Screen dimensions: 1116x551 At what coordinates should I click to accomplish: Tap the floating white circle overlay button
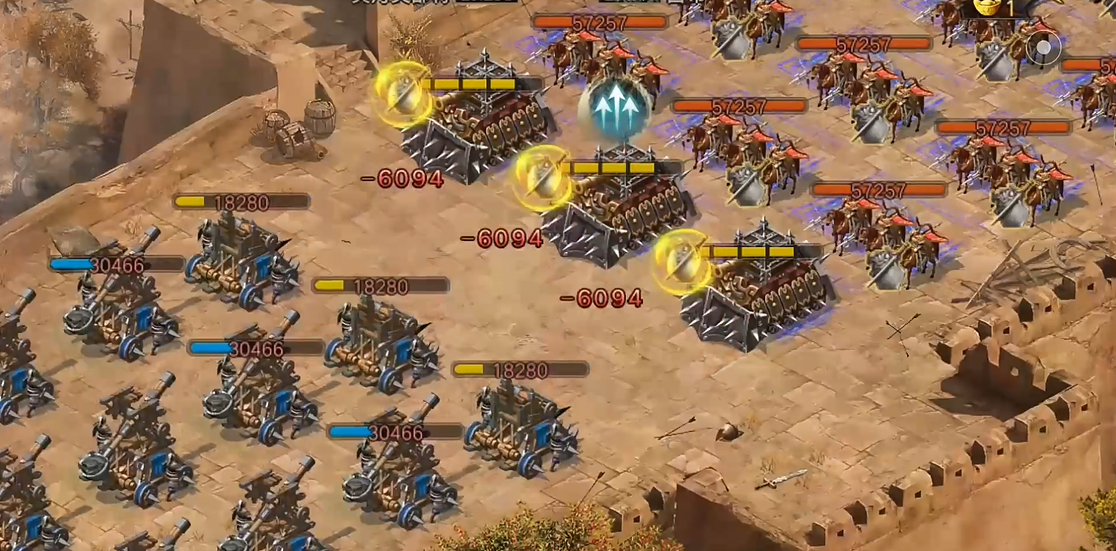click(x=1044, y=47)
